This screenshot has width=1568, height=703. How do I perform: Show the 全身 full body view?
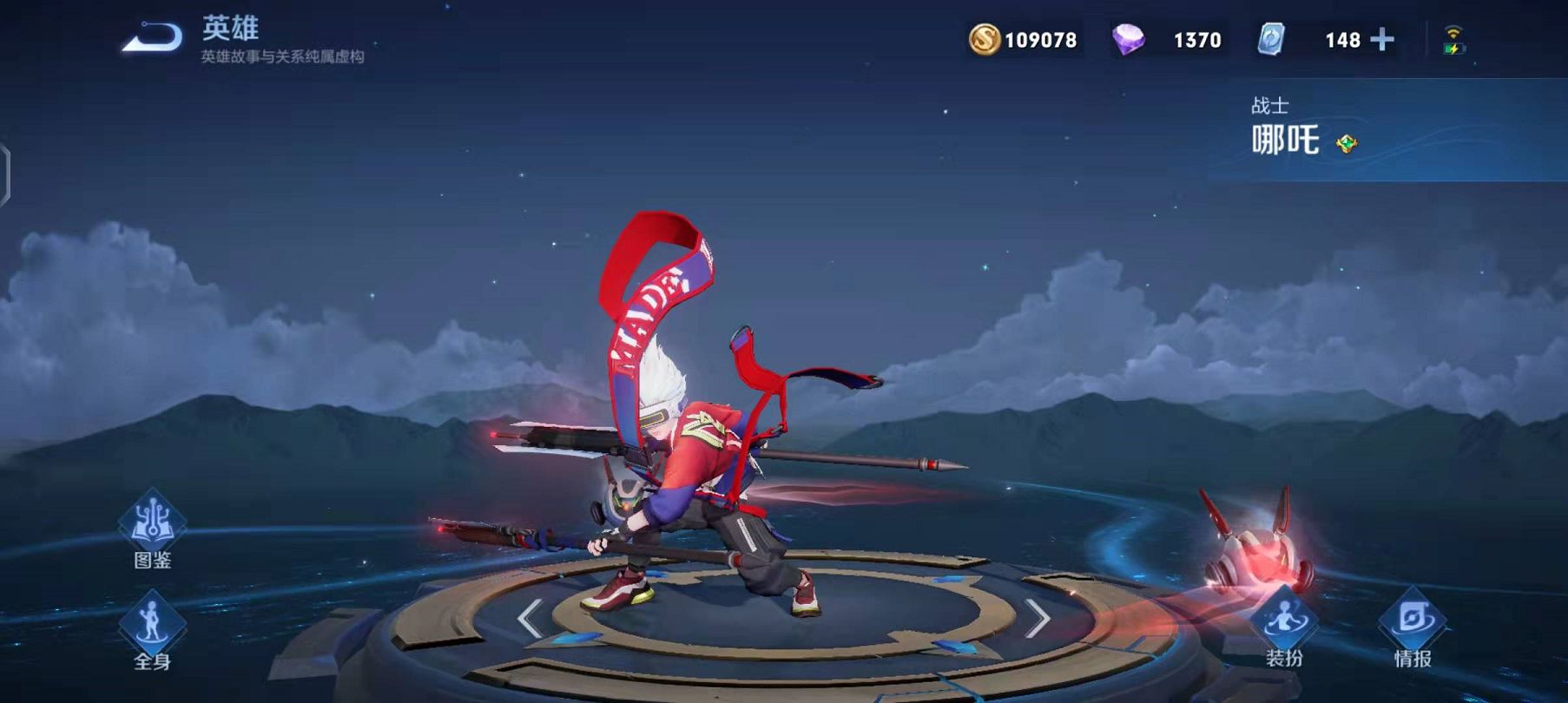152,631
